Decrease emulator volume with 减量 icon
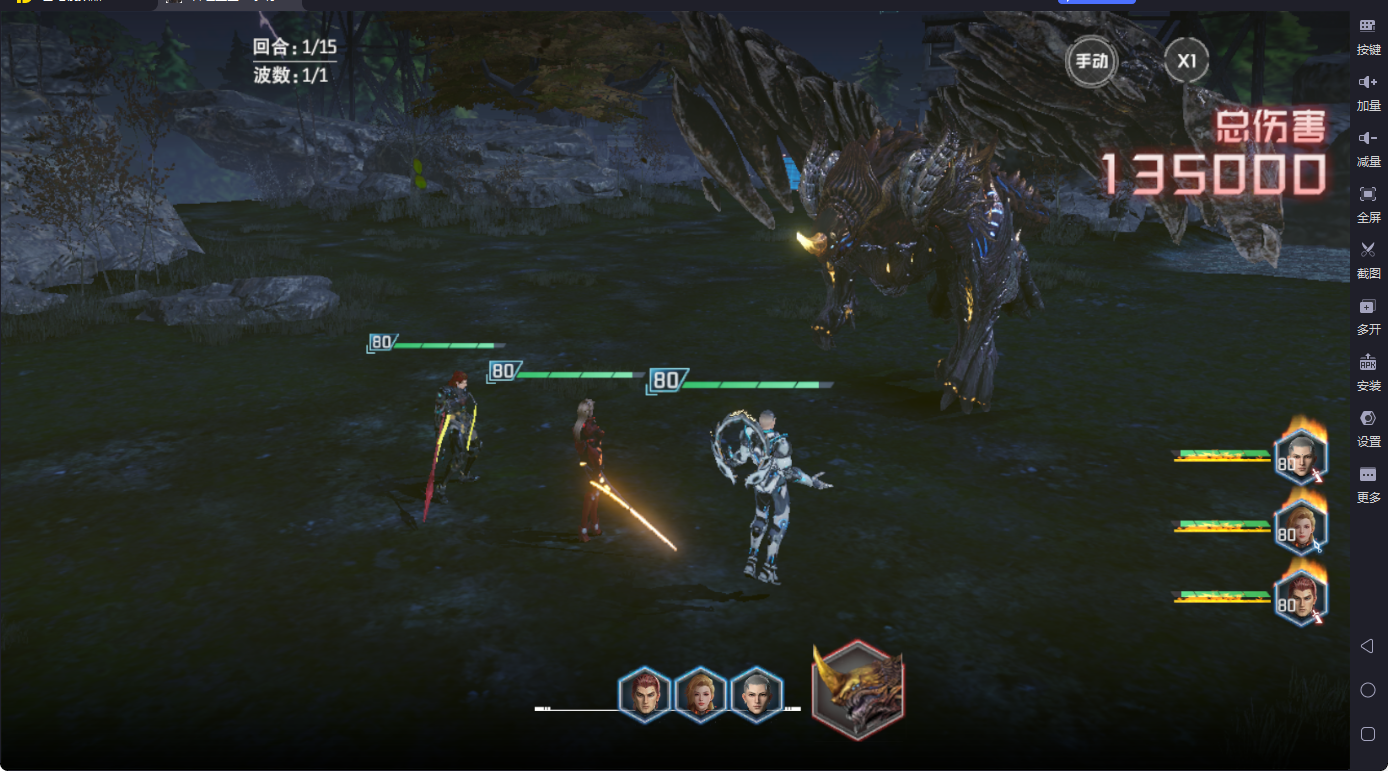 tap(1367, 148)
